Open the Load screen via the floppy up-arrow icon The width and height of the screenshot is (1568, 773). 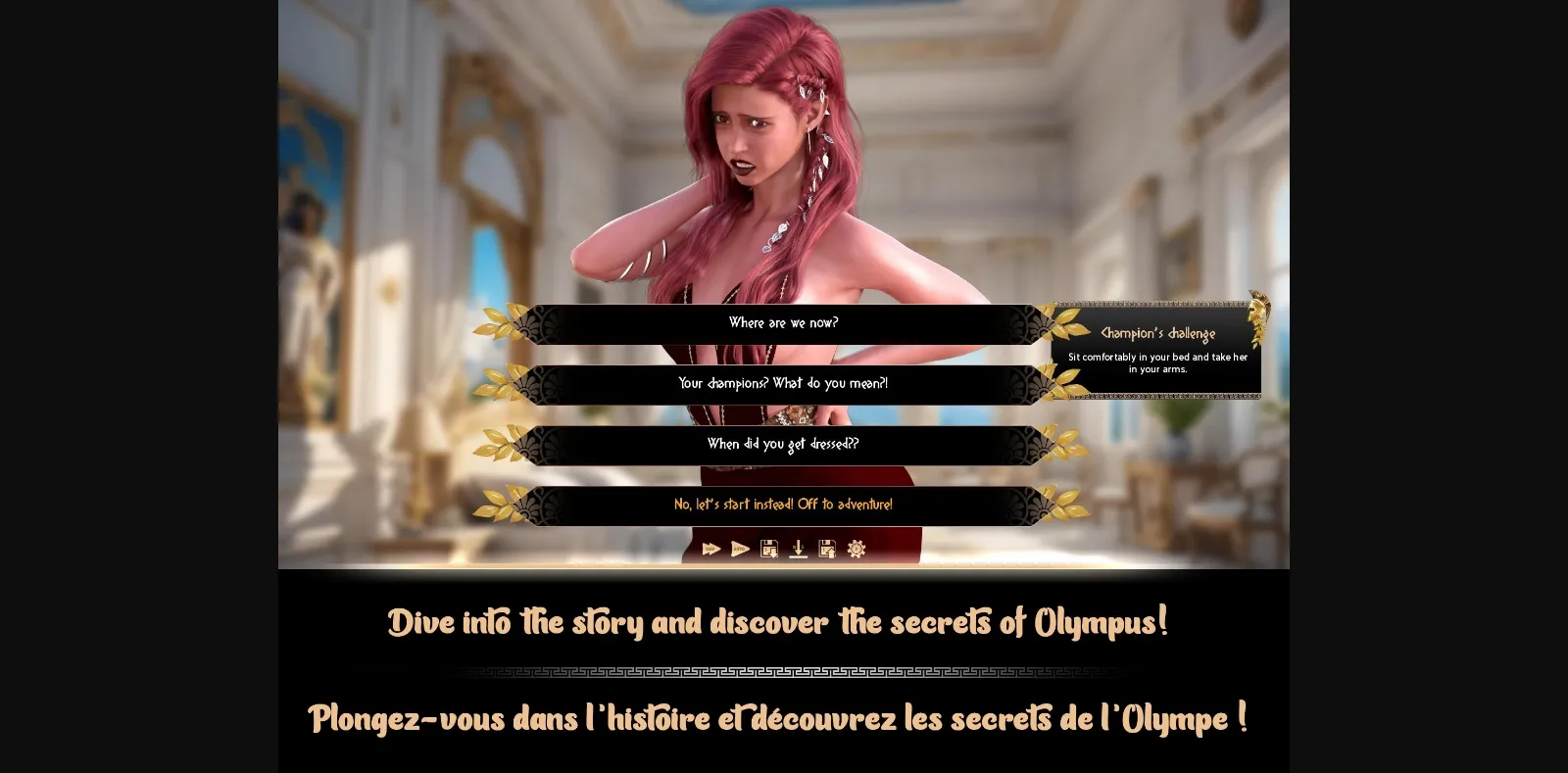828,551
